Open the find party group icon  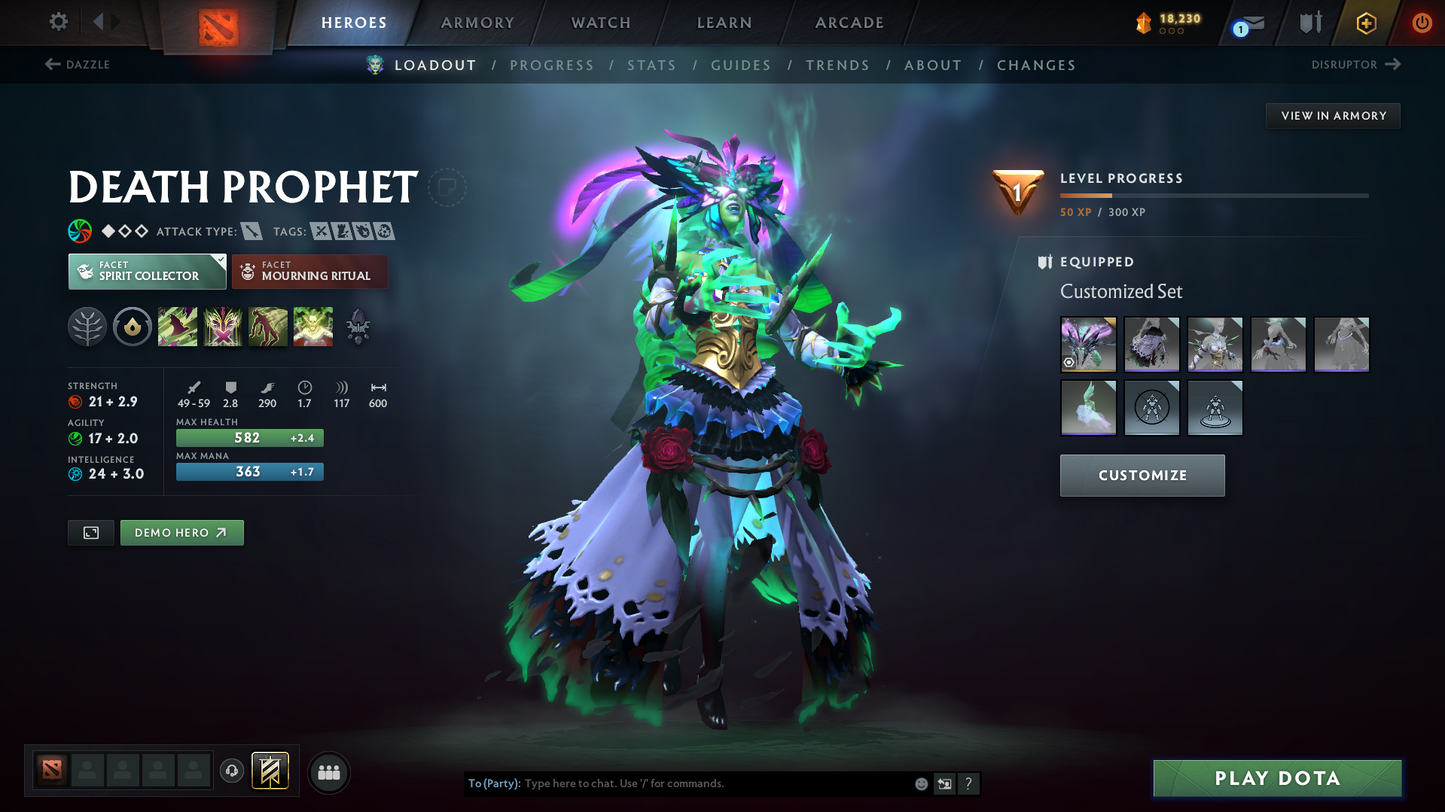329,770
